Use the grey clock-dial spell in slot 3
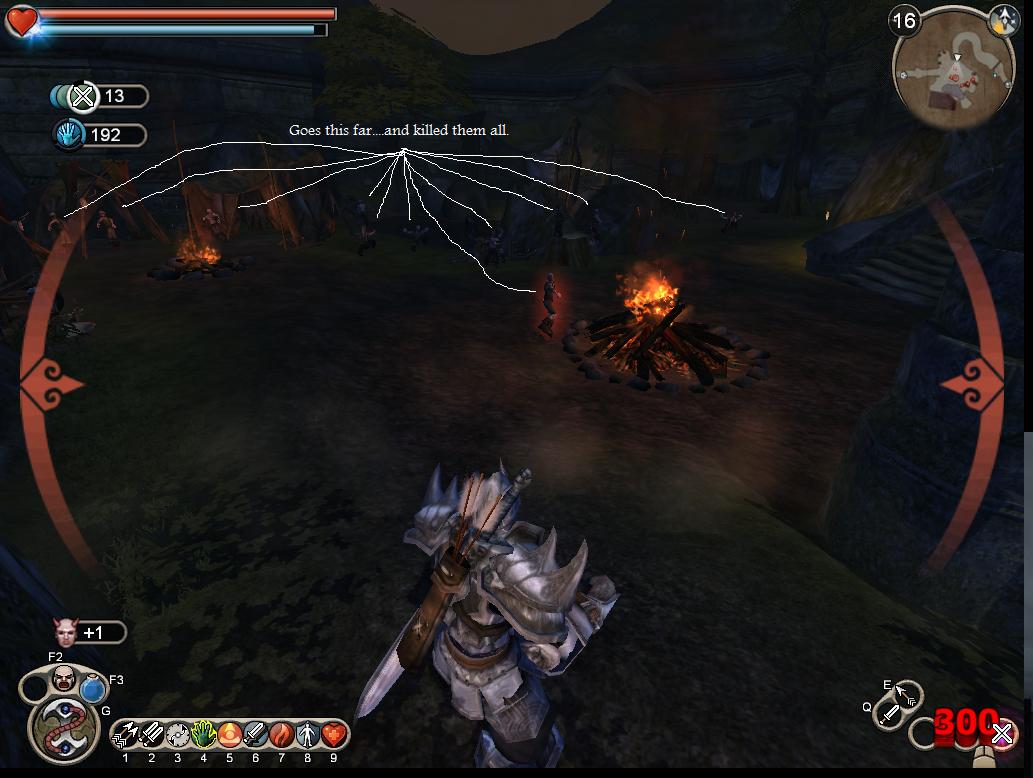The height and width of the screenshot is (778, 1033). 178,736
